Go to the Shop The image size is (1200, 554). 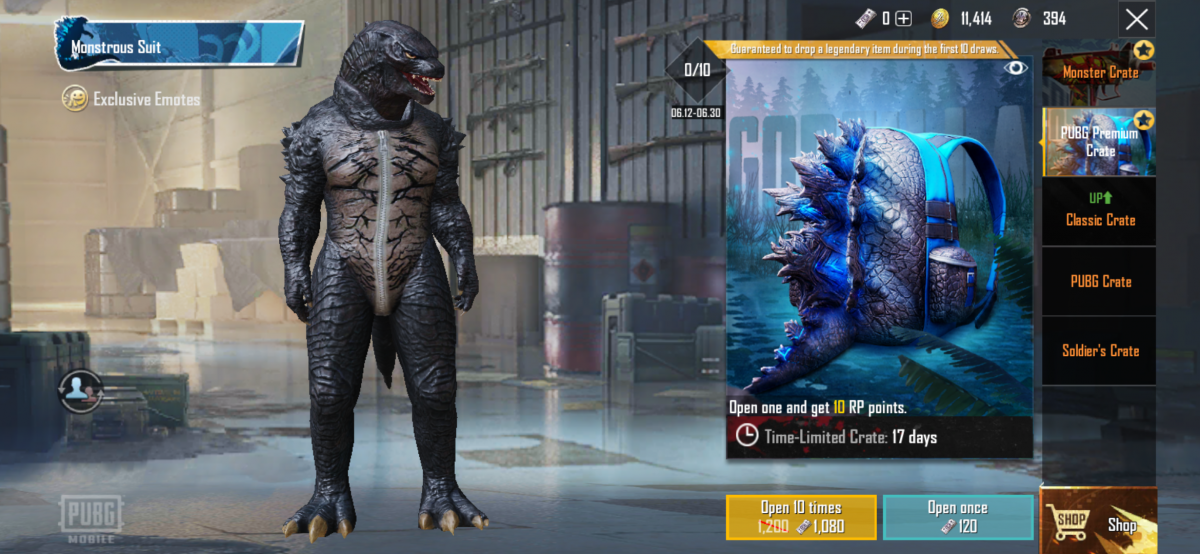coord(1099,522)
